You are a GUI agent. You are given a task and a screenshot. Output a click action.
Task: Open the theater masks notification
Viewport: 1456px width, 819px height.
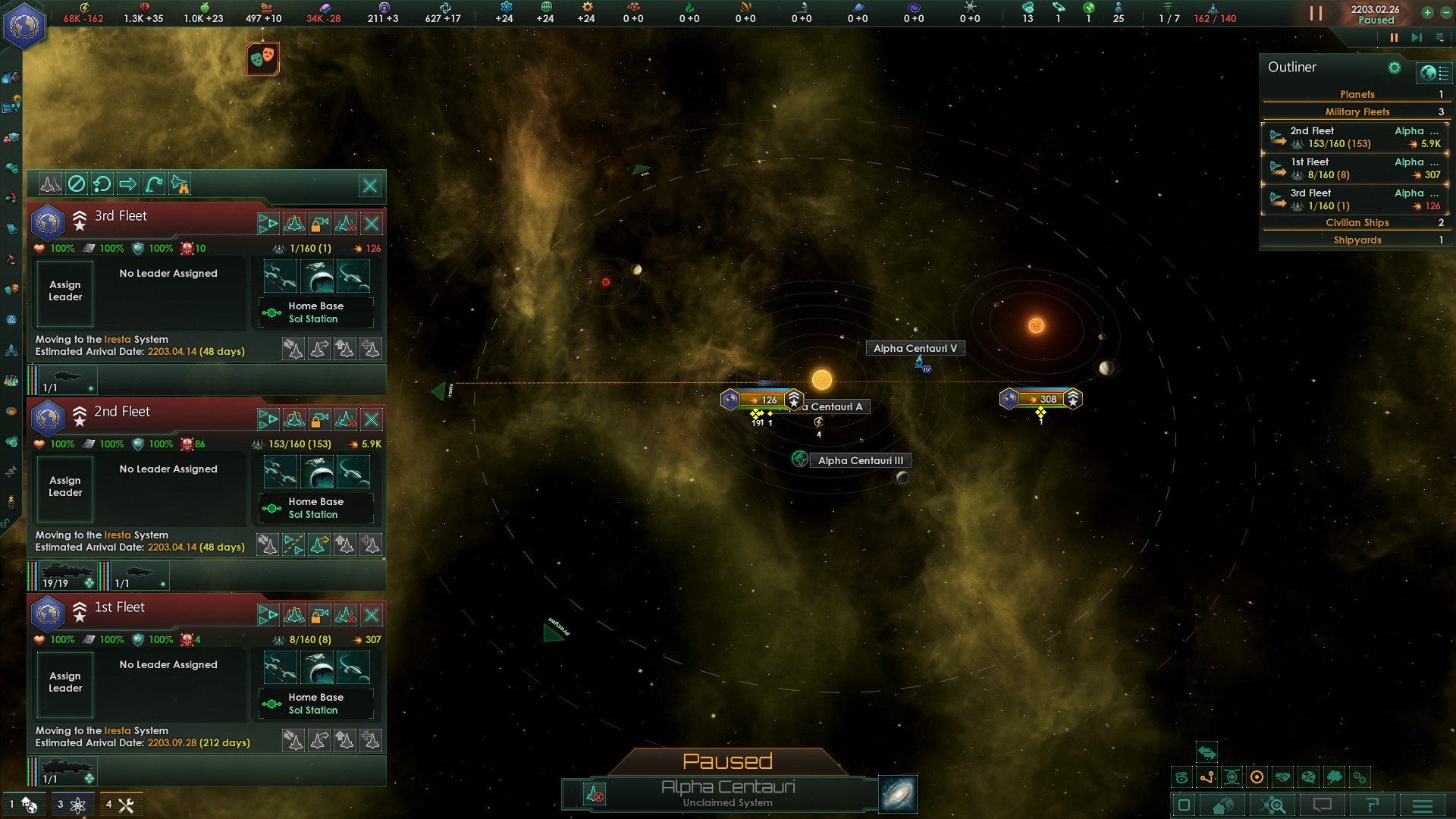pos(263,58)
